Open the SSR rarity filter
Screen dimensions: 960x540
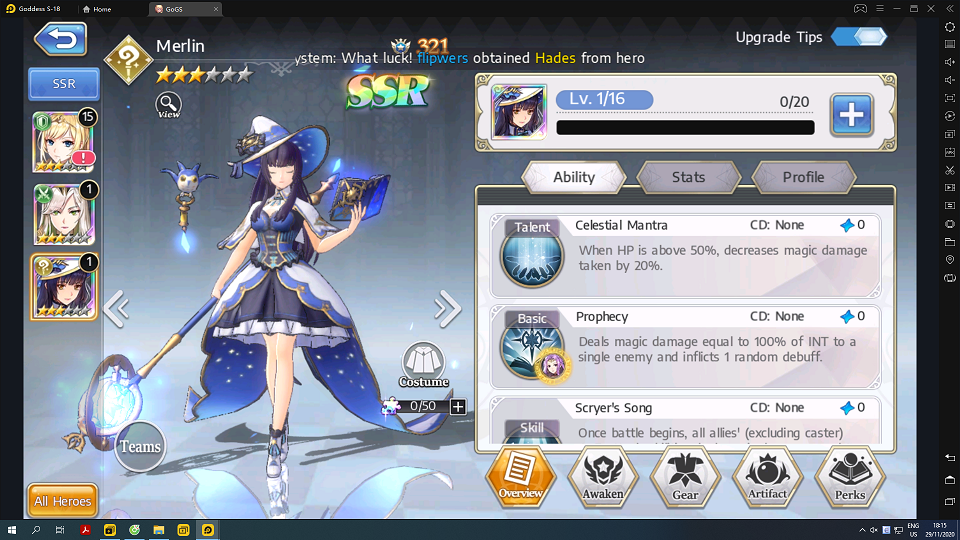64,85
